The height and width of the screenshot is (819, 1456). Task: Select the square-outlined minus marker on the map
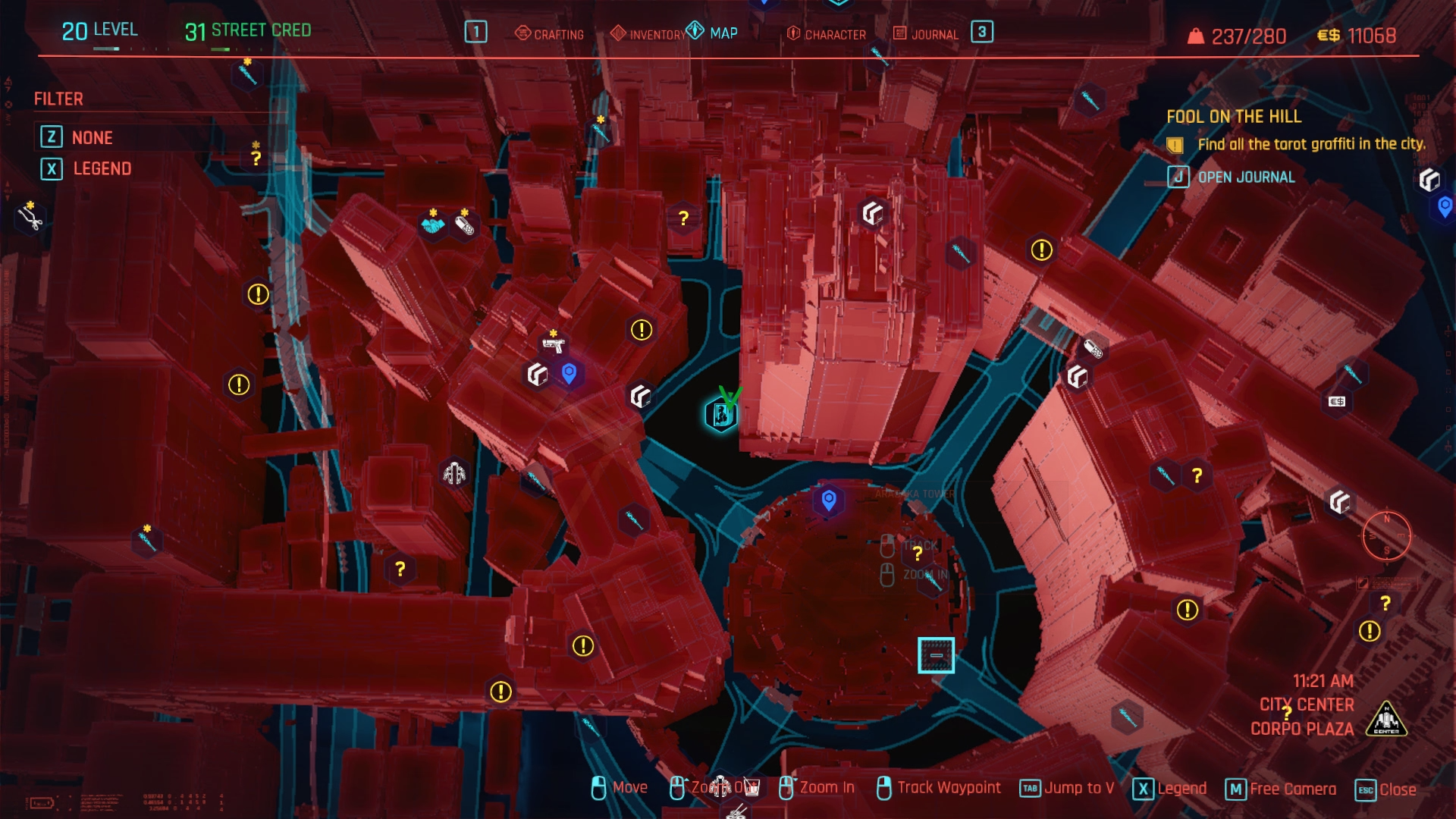point(936,655)
